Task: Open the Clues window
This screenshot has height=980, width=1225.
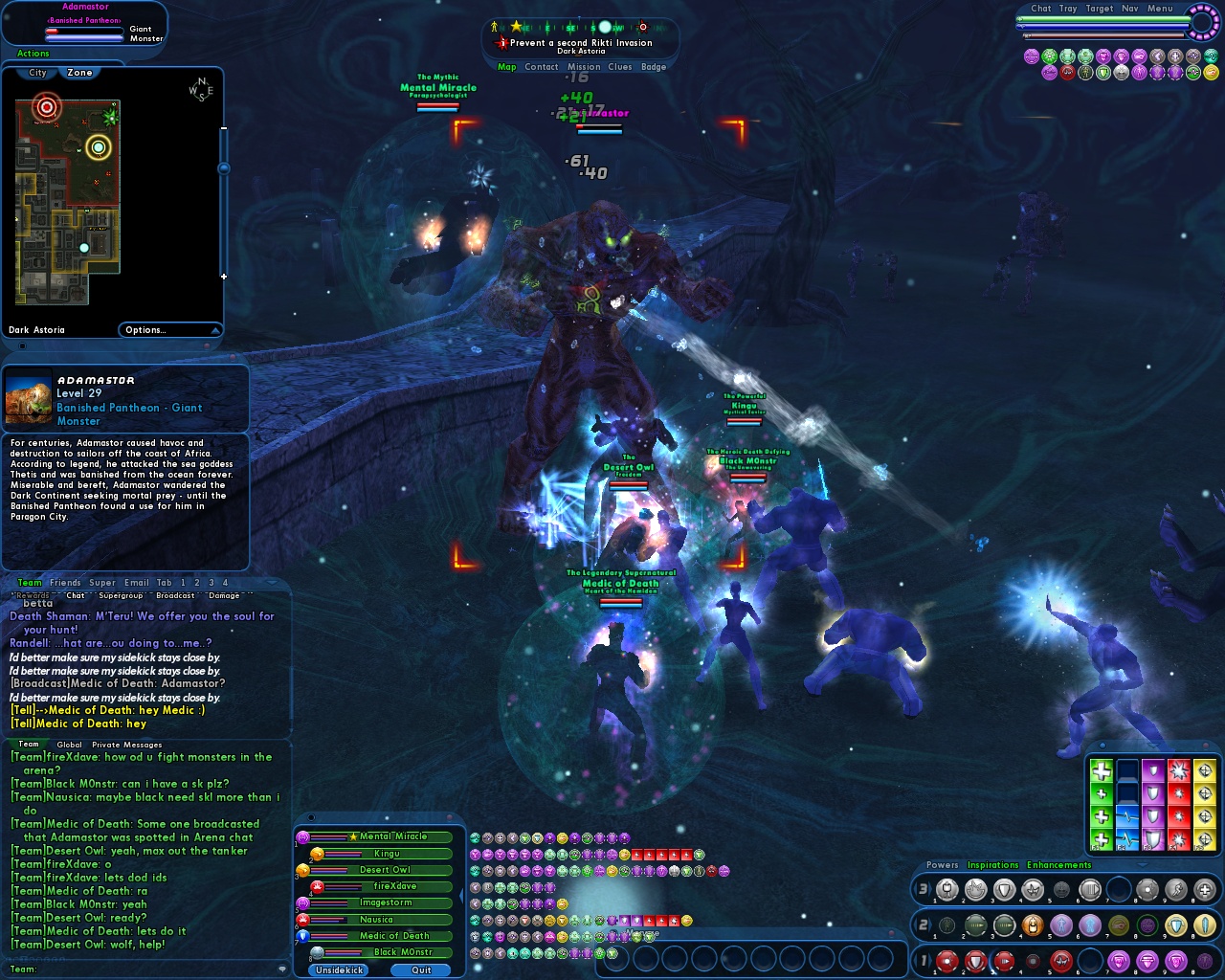Action: point(620,67)
